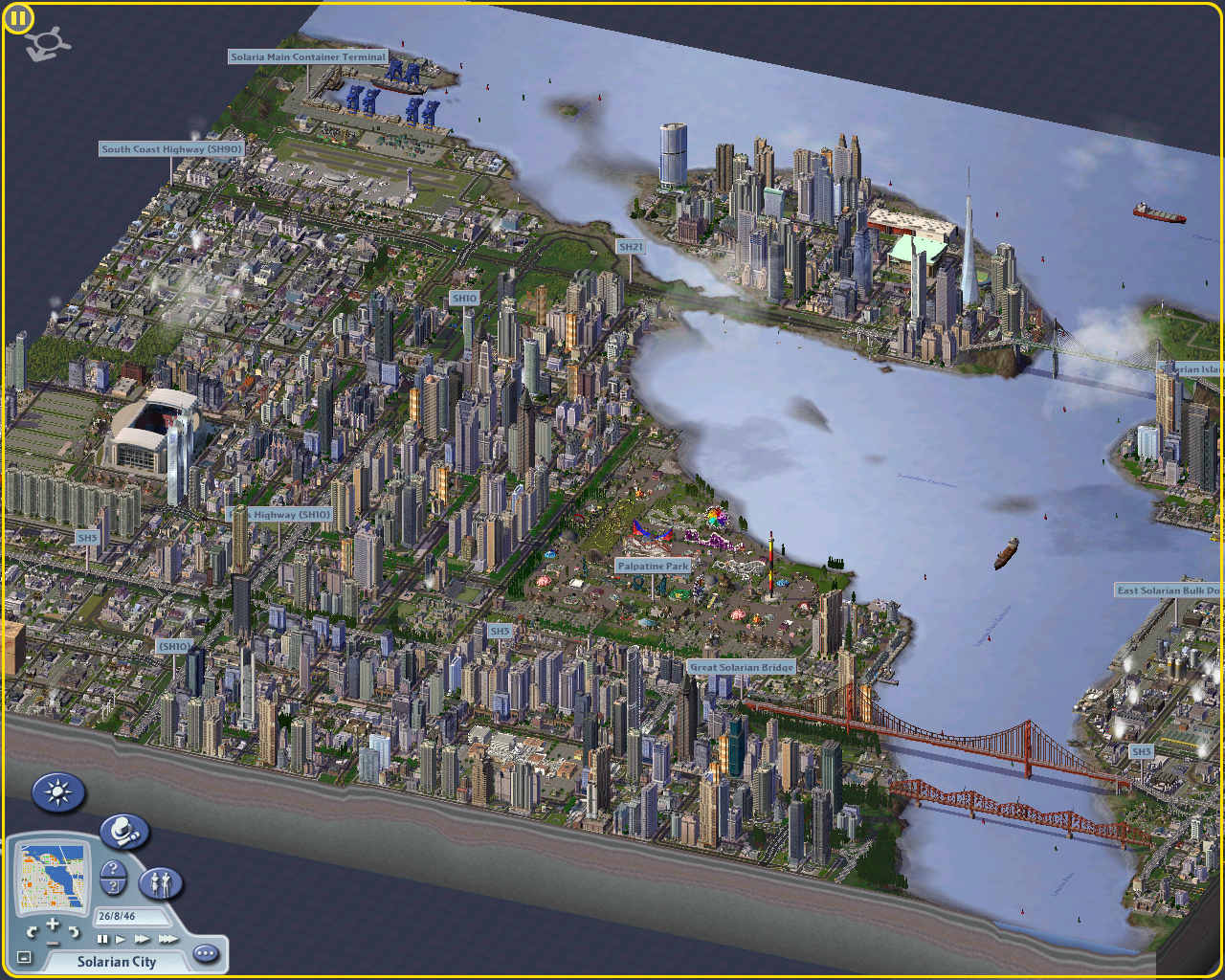Switch to God Mode via the sun button

tap(58, 792)
